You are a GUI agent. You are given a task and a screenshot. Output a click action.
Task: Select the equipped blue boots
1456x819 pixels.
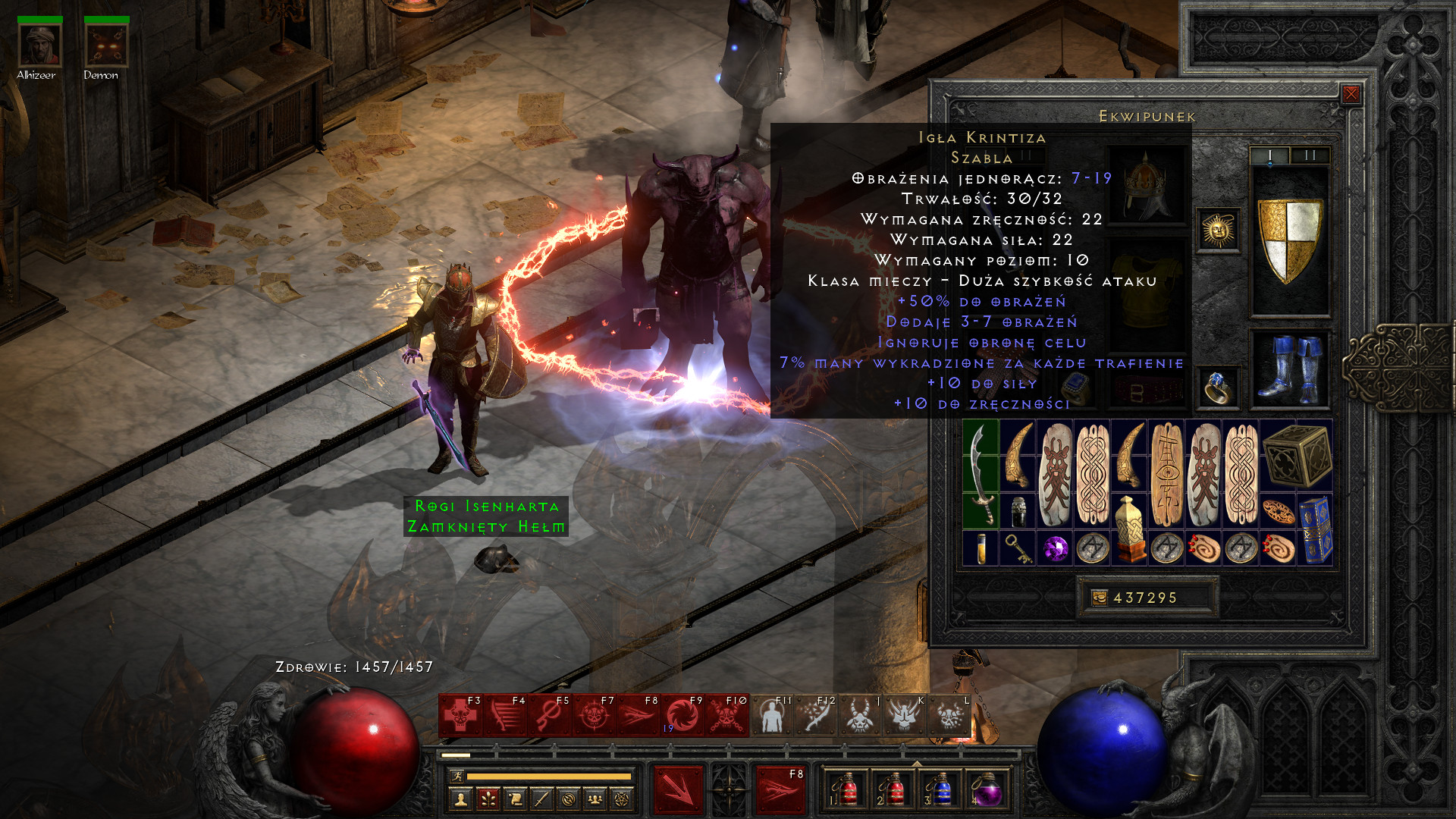(x=1289, y=370)
